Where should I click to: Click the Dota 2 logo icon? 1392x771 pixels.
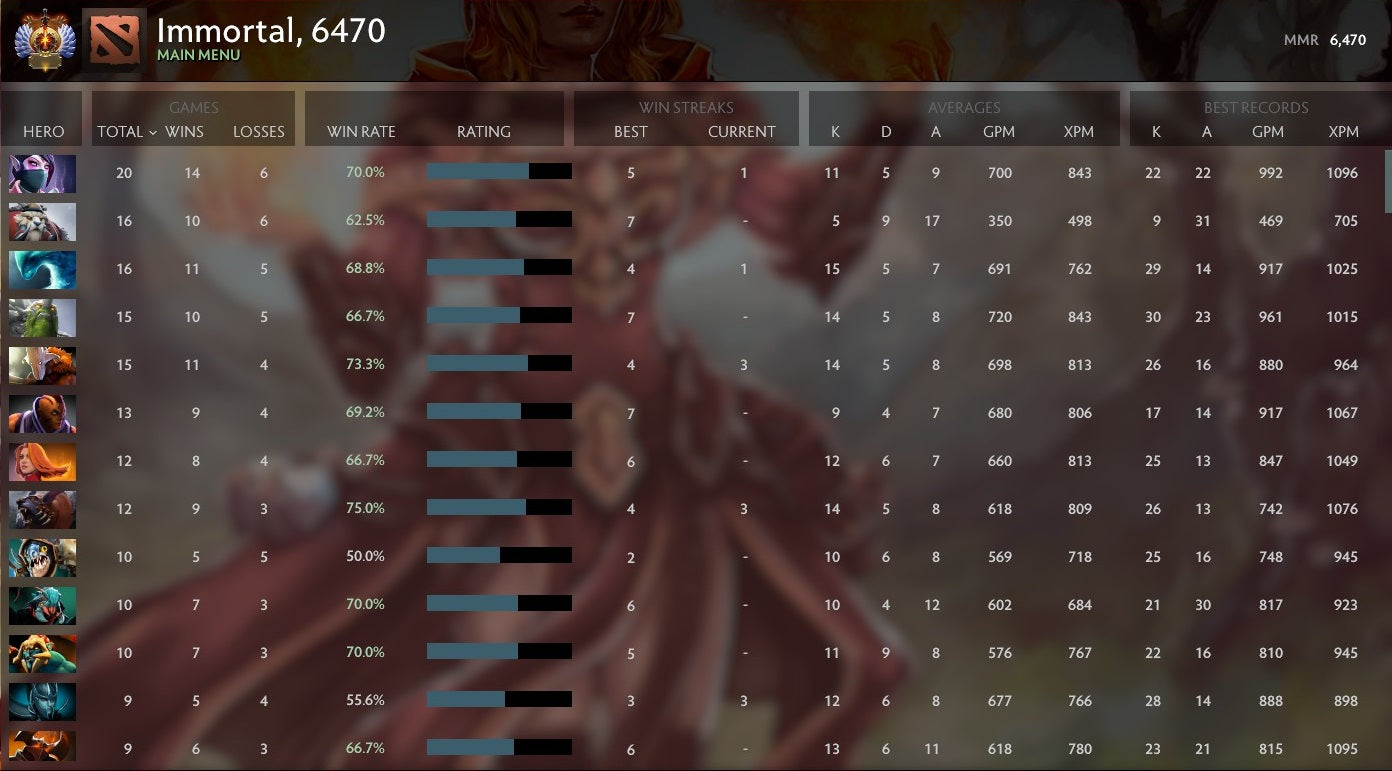(x=113, y=40)
